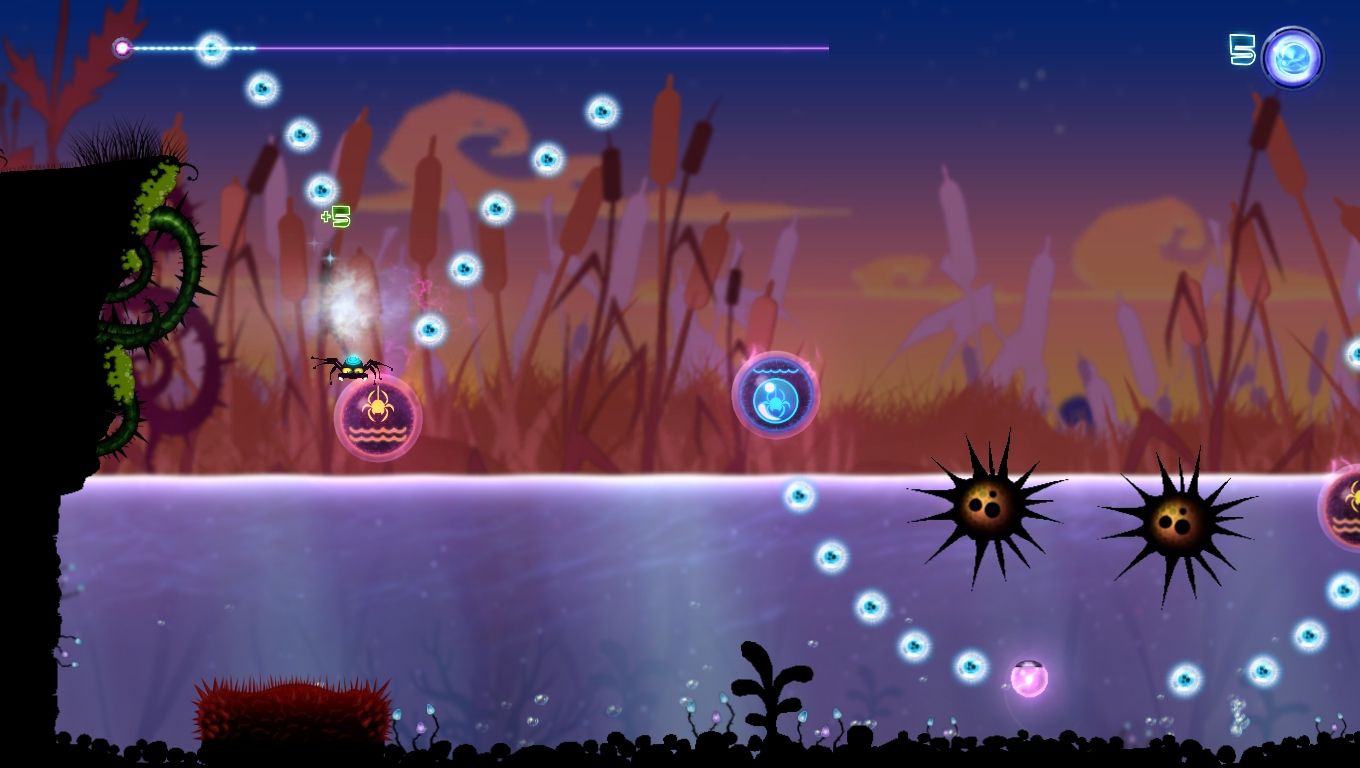The width and height of the screenshot is (1360, 768).
Task: Click the topmost collectible orb above the reeds
Action: click(262, 89)
